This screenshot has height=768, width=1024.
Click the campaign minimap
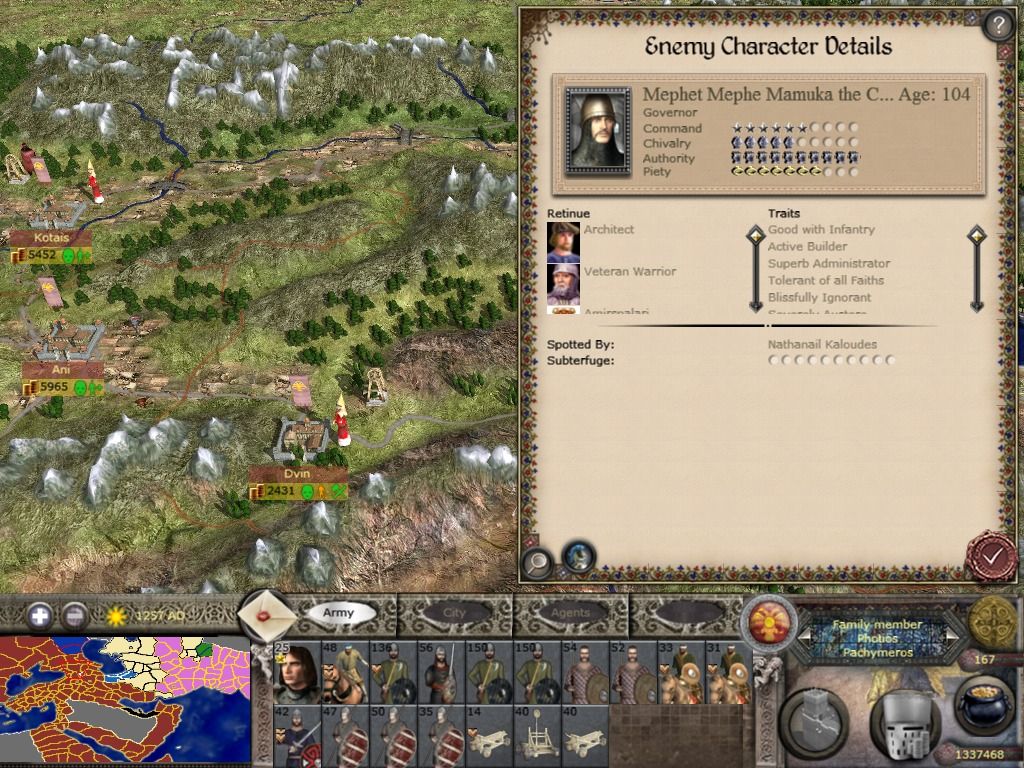[125, 701]
